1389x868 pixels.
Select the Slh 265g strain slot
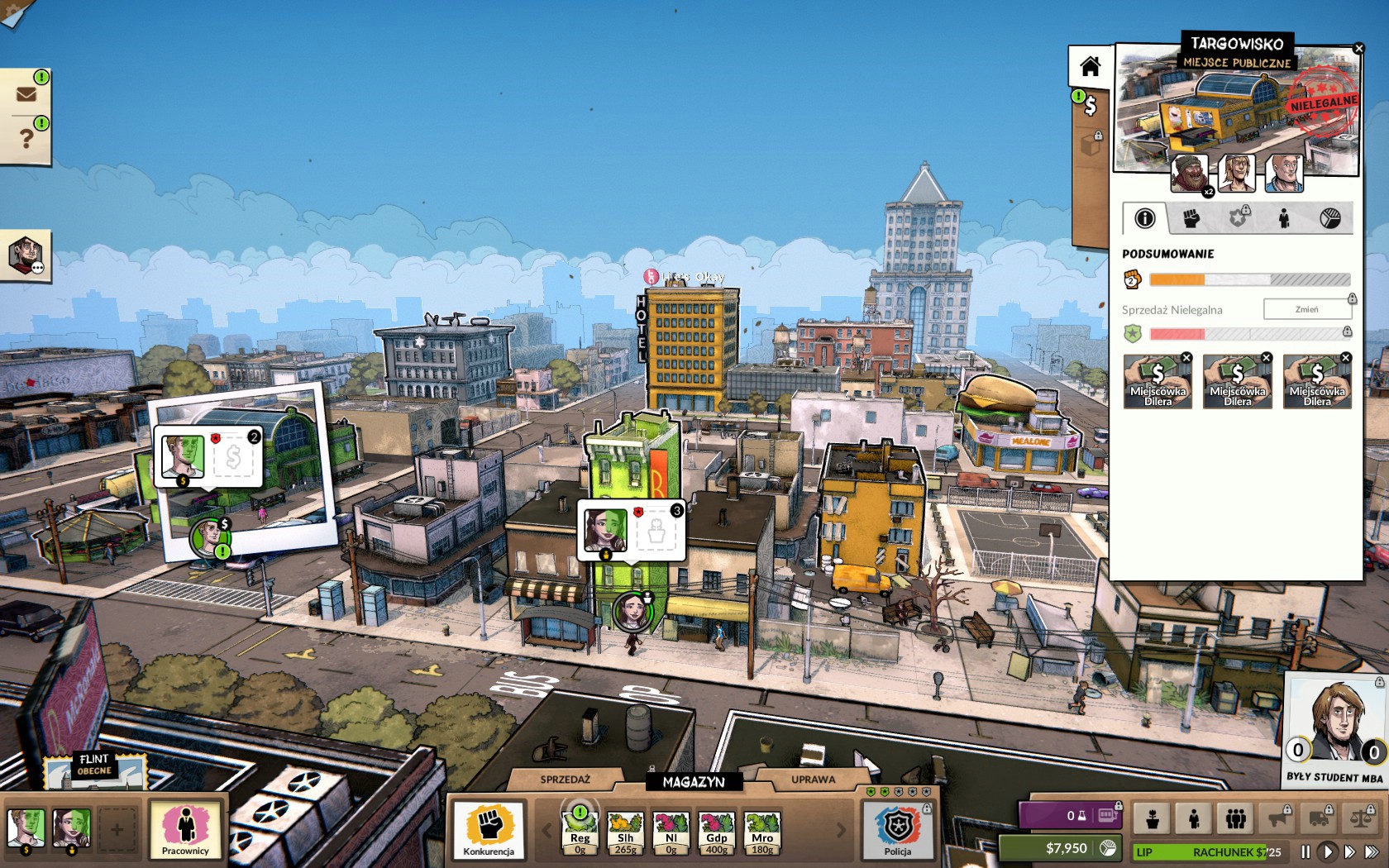[x=625, y=832]
